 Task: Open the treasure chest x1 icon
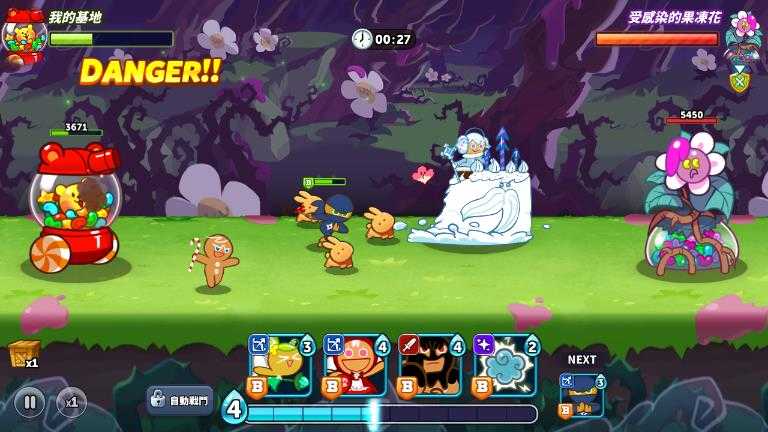(x=22, y=354)
